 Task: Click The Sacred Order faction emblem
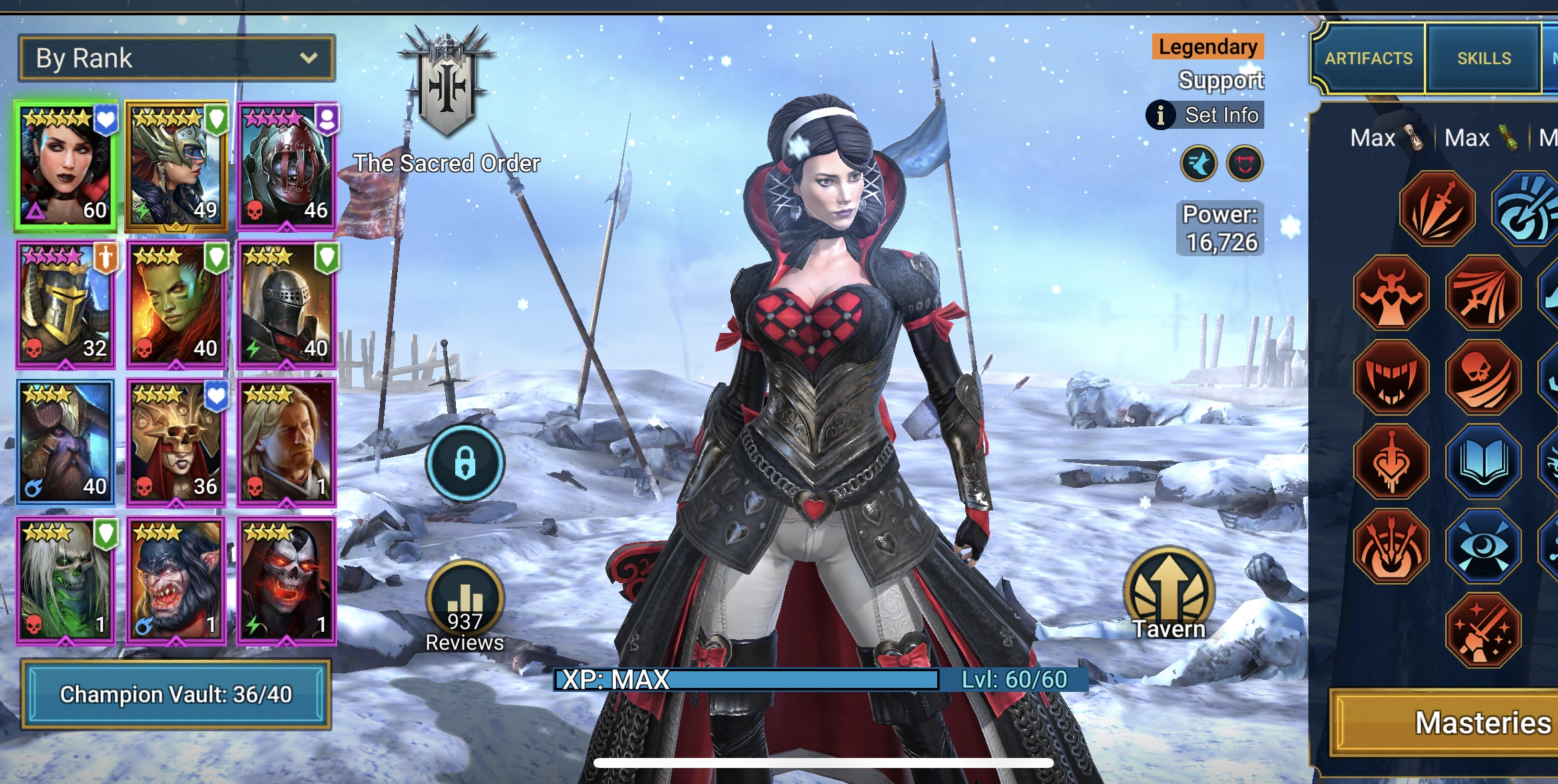(446, 83)
